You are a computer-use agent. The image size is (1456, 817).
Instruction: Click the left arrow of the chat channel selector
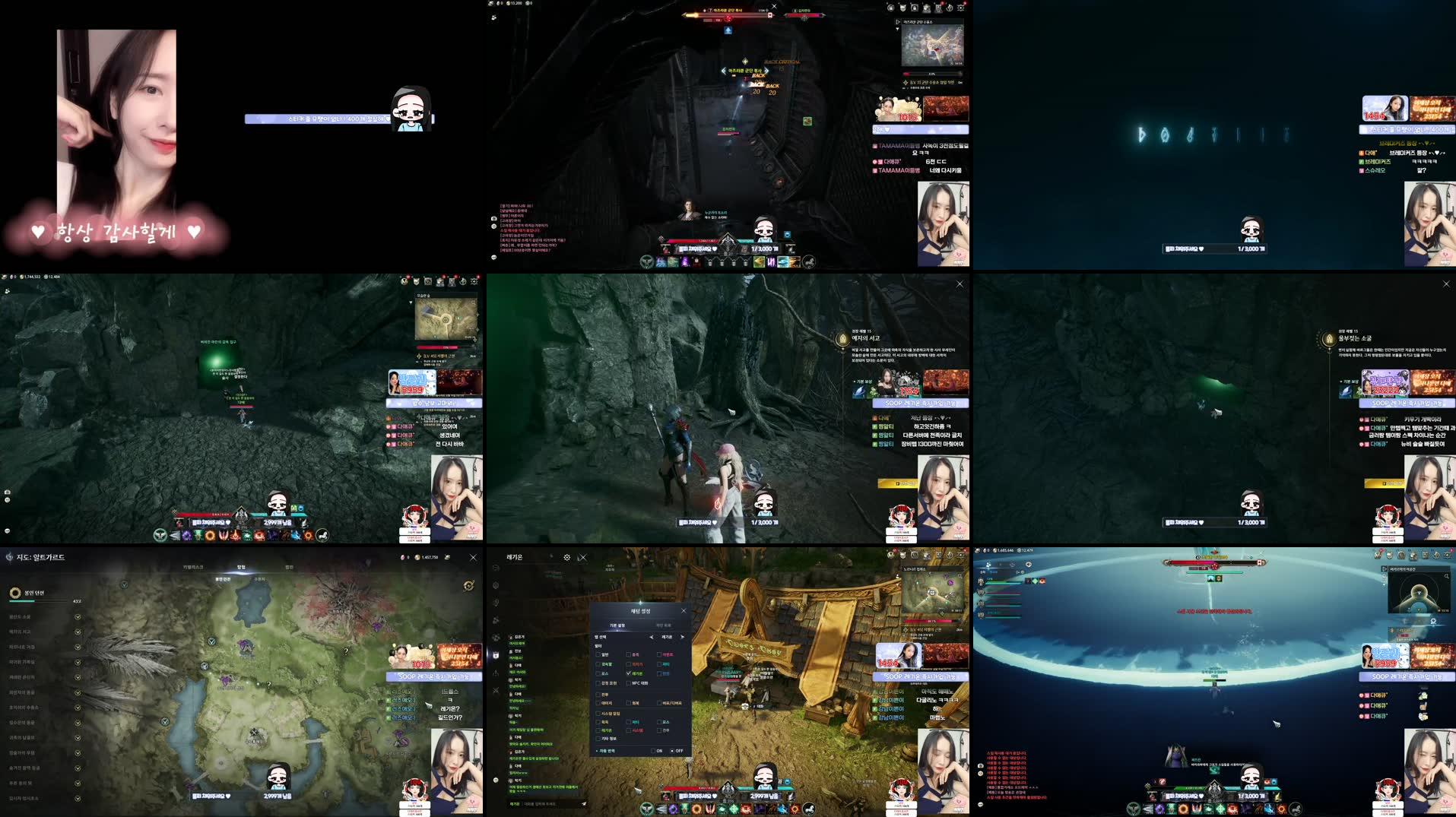(651, 637)
